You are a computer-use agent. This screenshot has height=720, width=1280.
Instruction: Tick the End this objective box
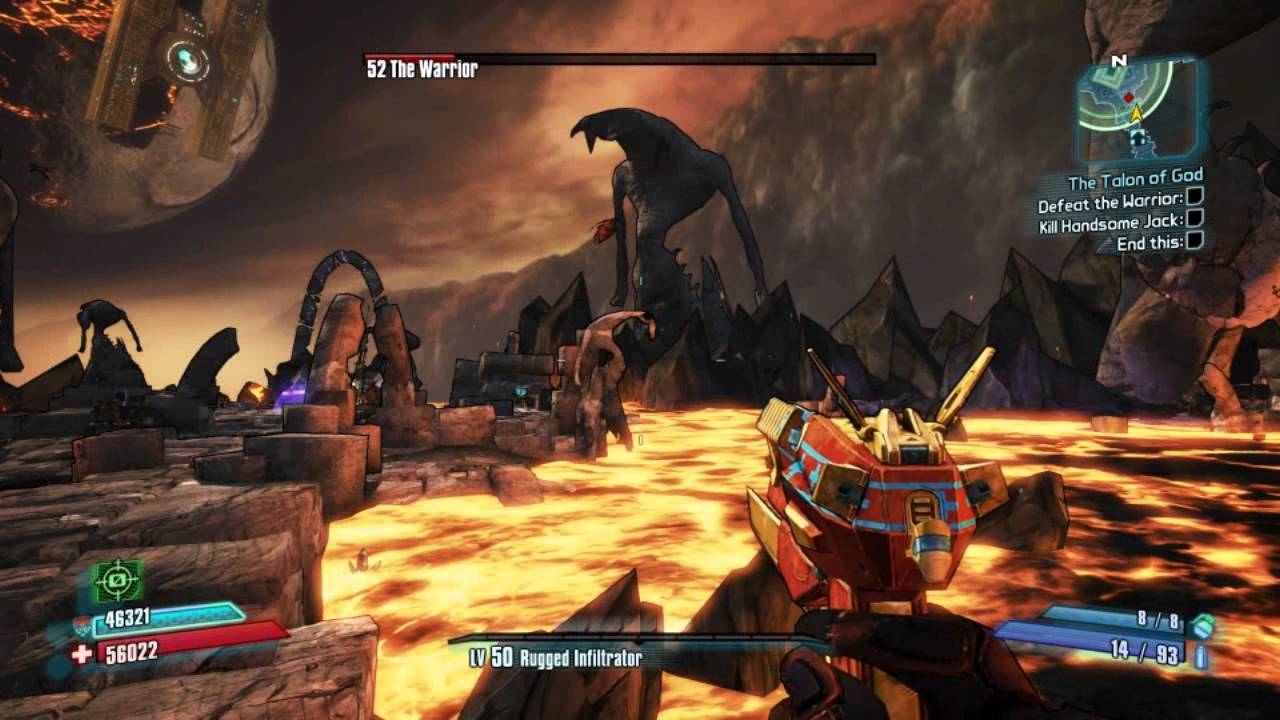coord(1194,241)
